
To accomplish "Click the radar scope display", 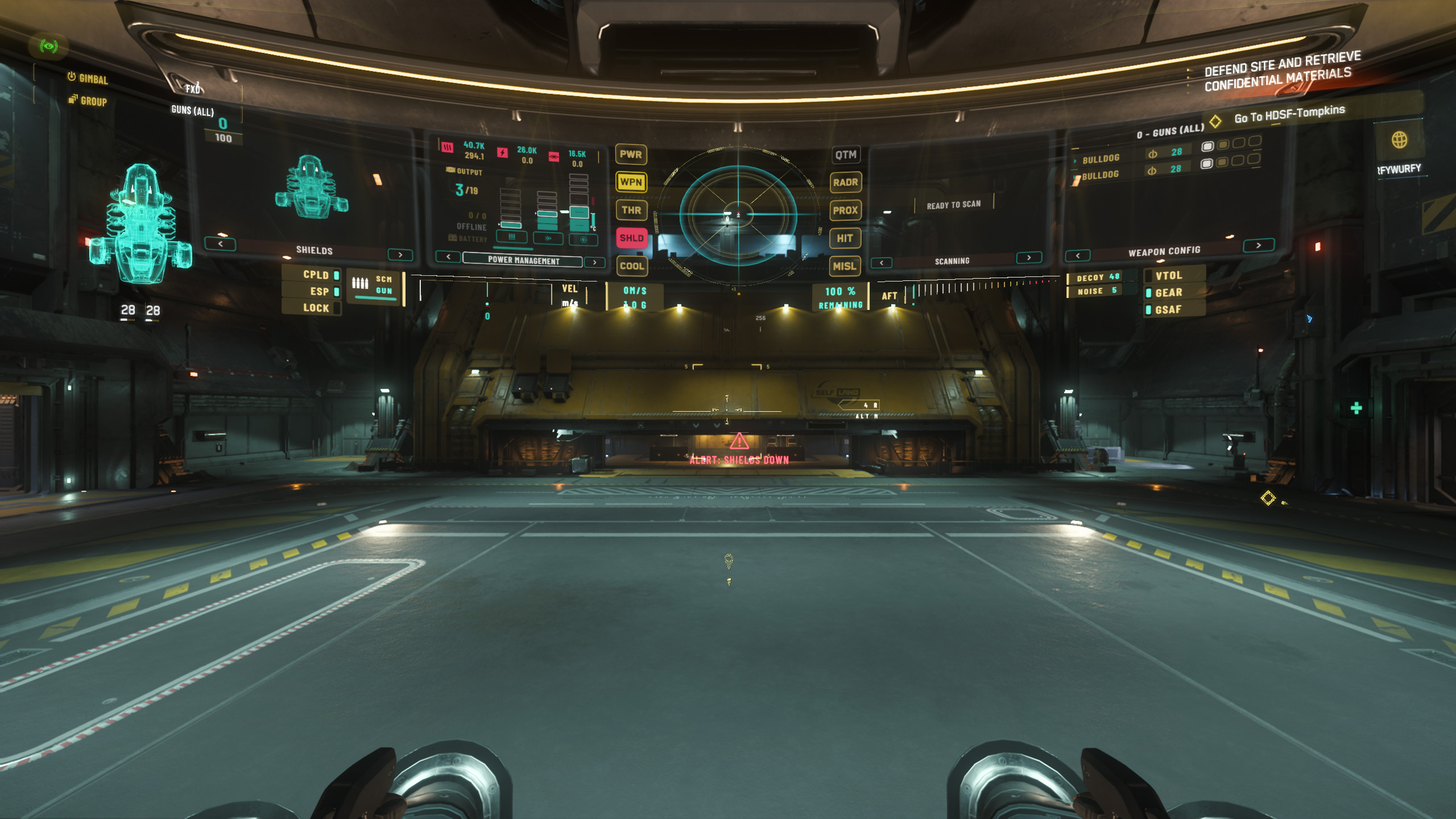I will tap(738, 214).
